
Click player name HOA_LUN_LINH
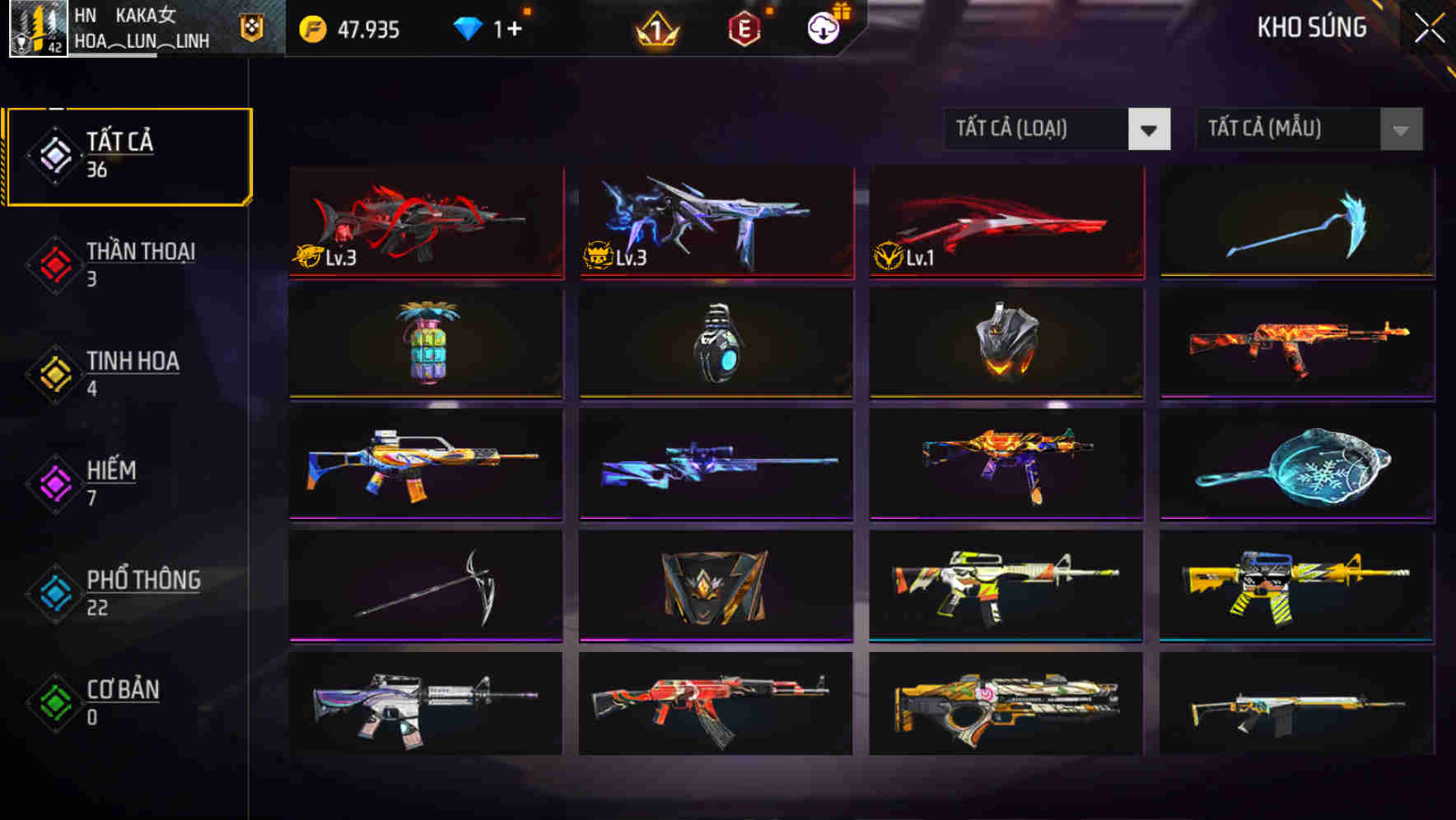(142, 40)
